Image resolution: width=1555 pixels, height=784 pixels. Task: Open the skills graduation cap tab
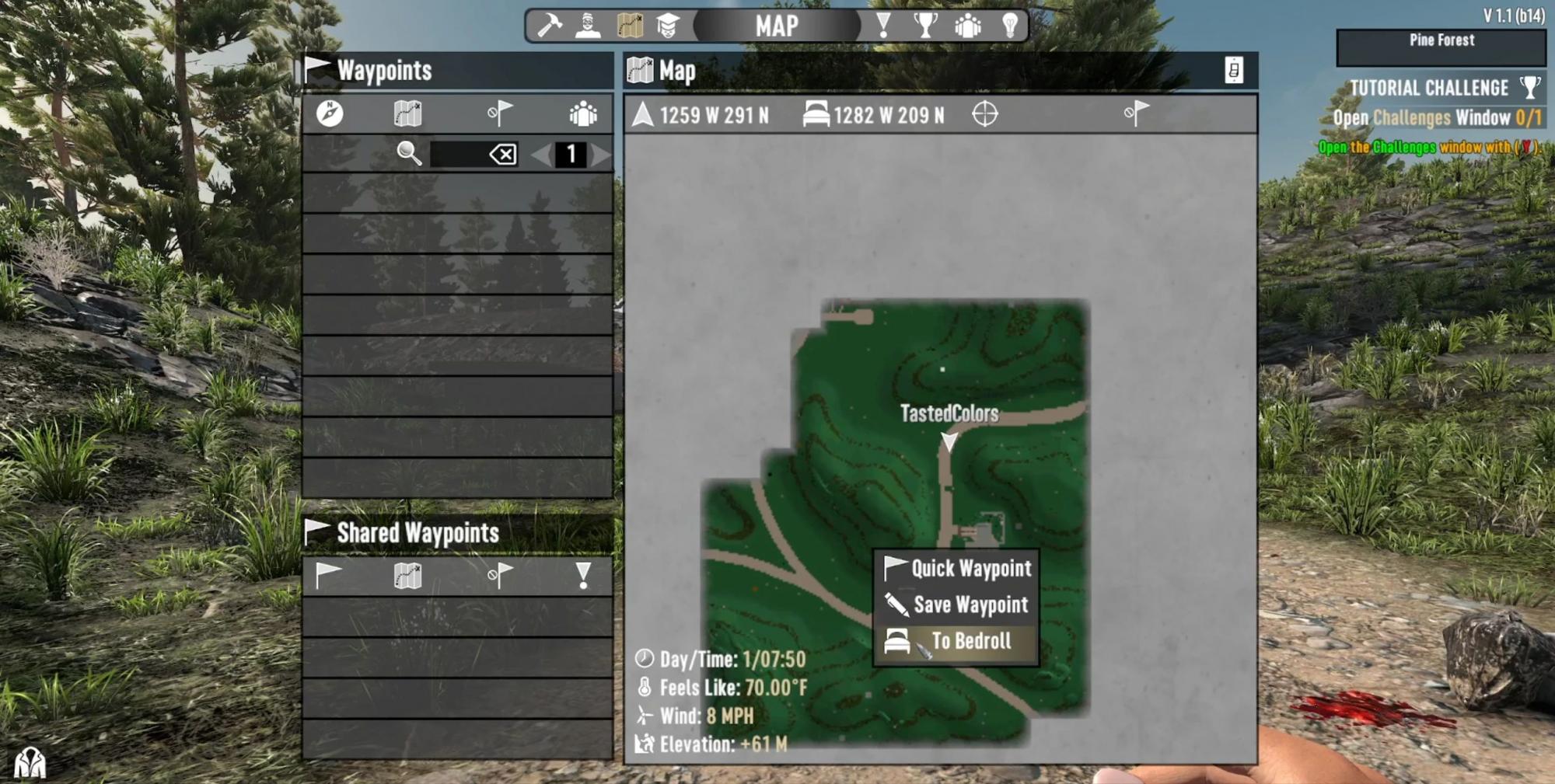pyautogui.click(x=667, y=26)
